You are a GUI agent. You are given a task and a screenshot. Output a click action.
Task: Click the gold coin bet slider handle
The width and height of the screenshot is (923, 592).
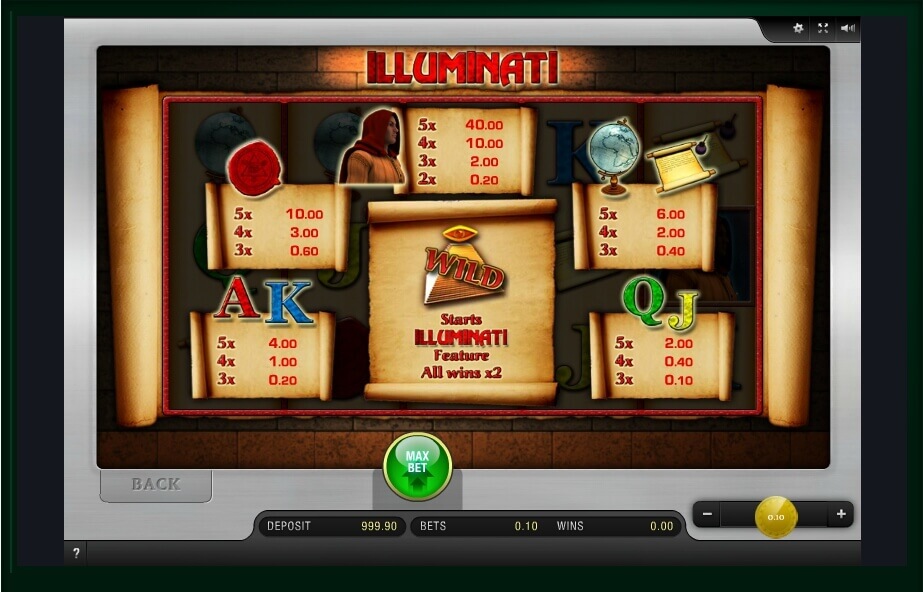click(x=776, y=516)
